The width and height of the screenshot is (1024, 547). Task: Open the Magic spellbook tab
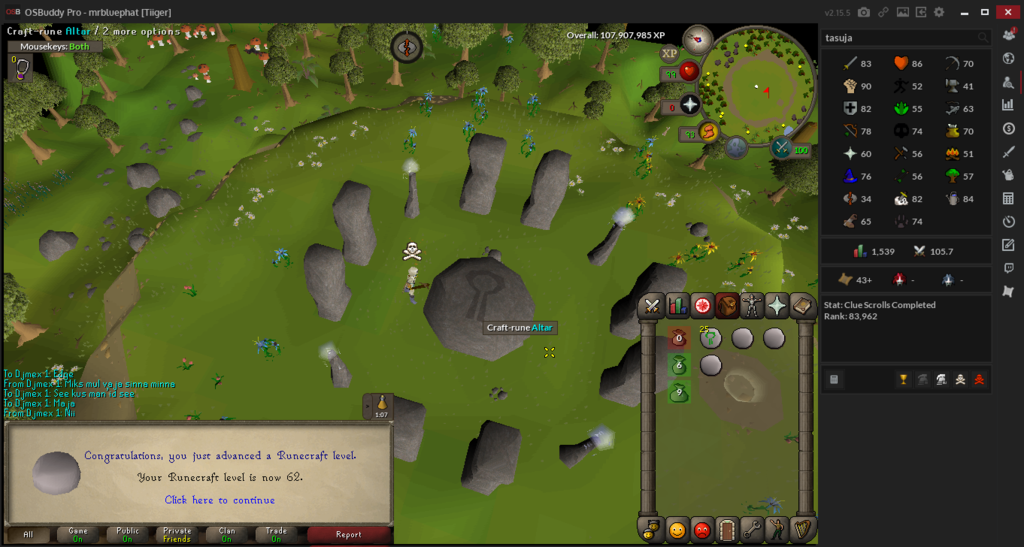[x=802, y=306]
